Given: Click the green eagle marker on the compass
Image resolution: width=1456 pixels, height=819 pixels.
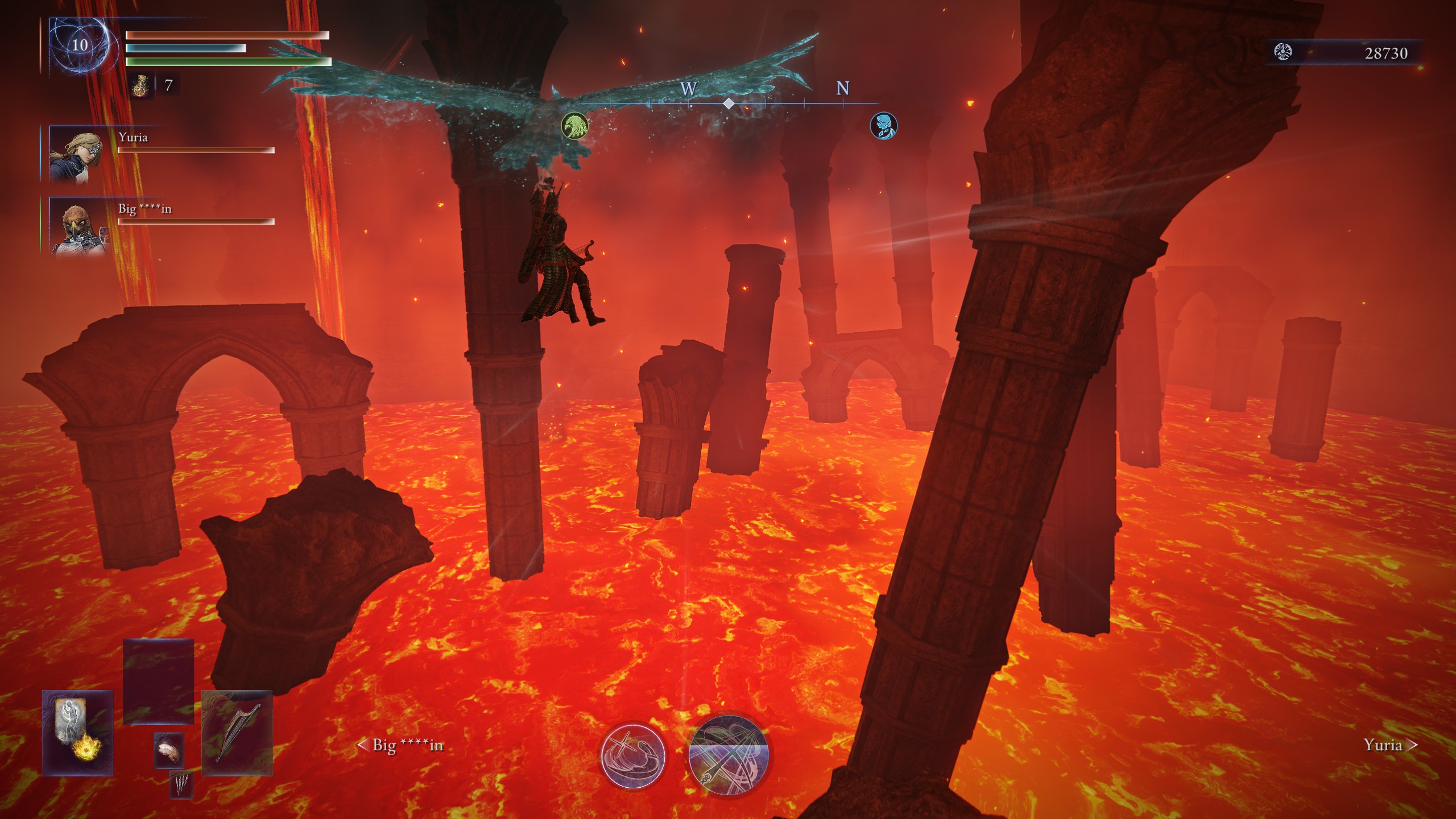Looking at the screenshot, I should (574, 126).
